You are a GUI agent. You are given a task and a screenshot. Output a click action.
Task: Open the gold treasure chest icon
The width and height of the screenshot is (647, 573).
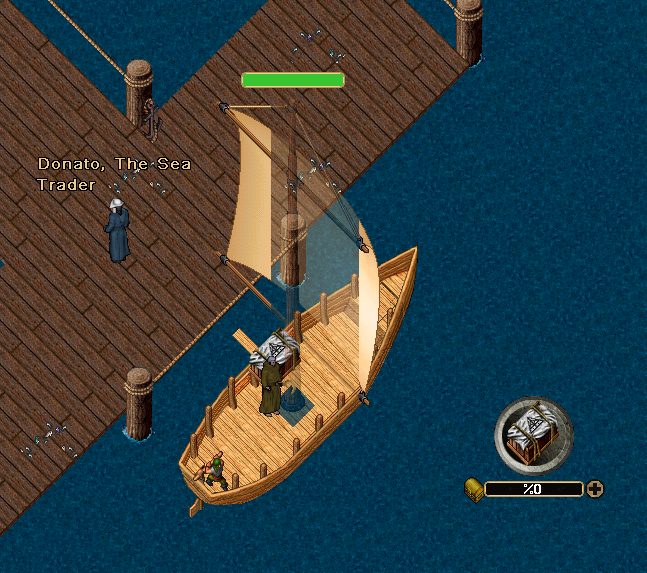point(474,488)
